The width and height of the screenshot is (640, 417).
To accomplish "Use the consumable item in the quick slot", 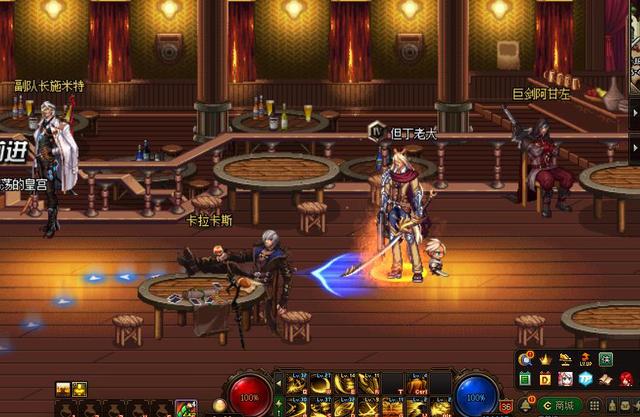I will 186,408.
